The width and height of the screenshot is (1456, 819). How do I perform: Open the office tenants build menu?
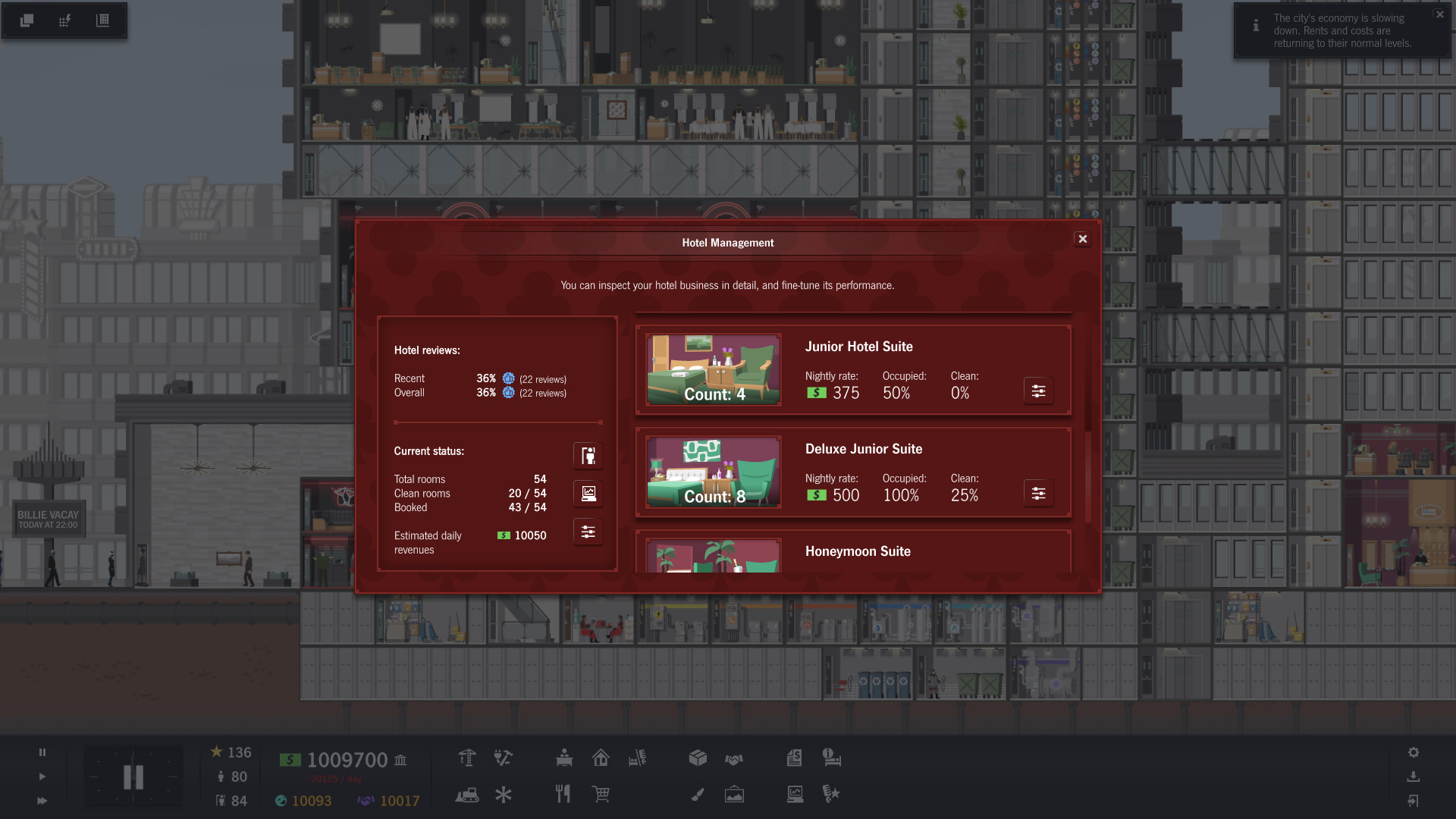pos(563,758)
